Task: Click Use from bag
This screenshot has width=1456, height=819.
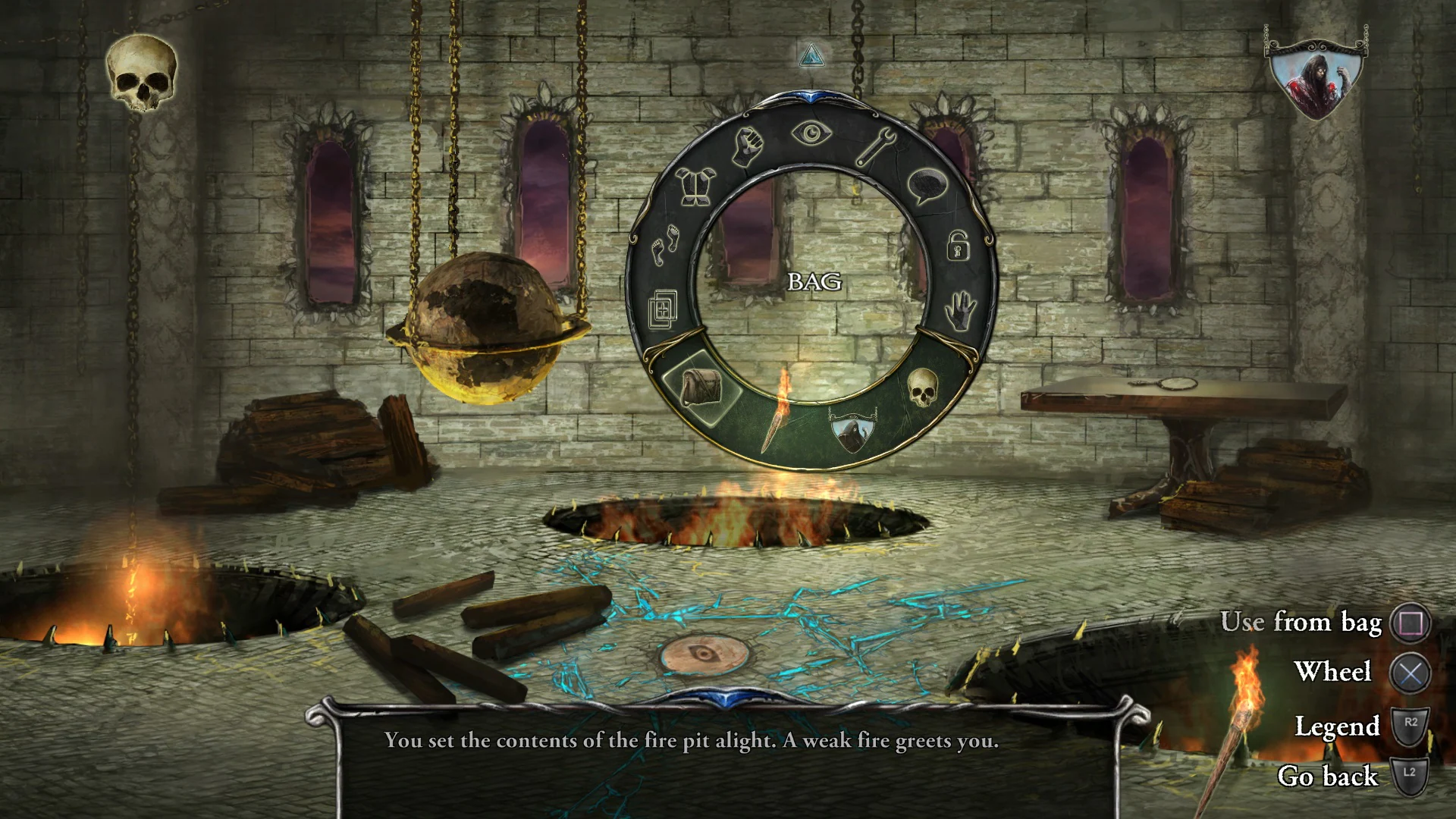Action: click(1303, 623)
